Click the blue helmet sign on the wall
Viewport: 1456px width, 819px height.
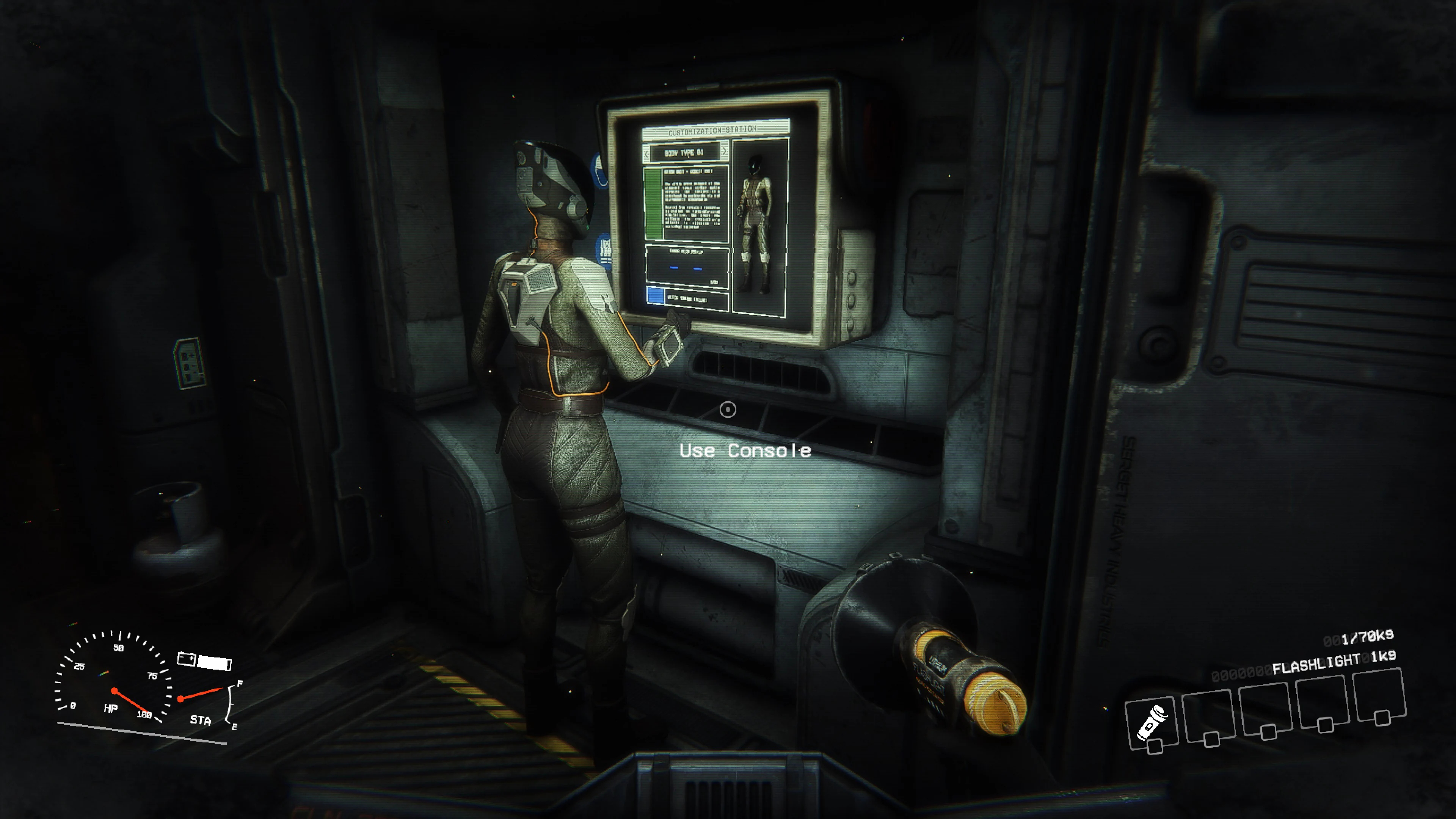pos(600,169)
